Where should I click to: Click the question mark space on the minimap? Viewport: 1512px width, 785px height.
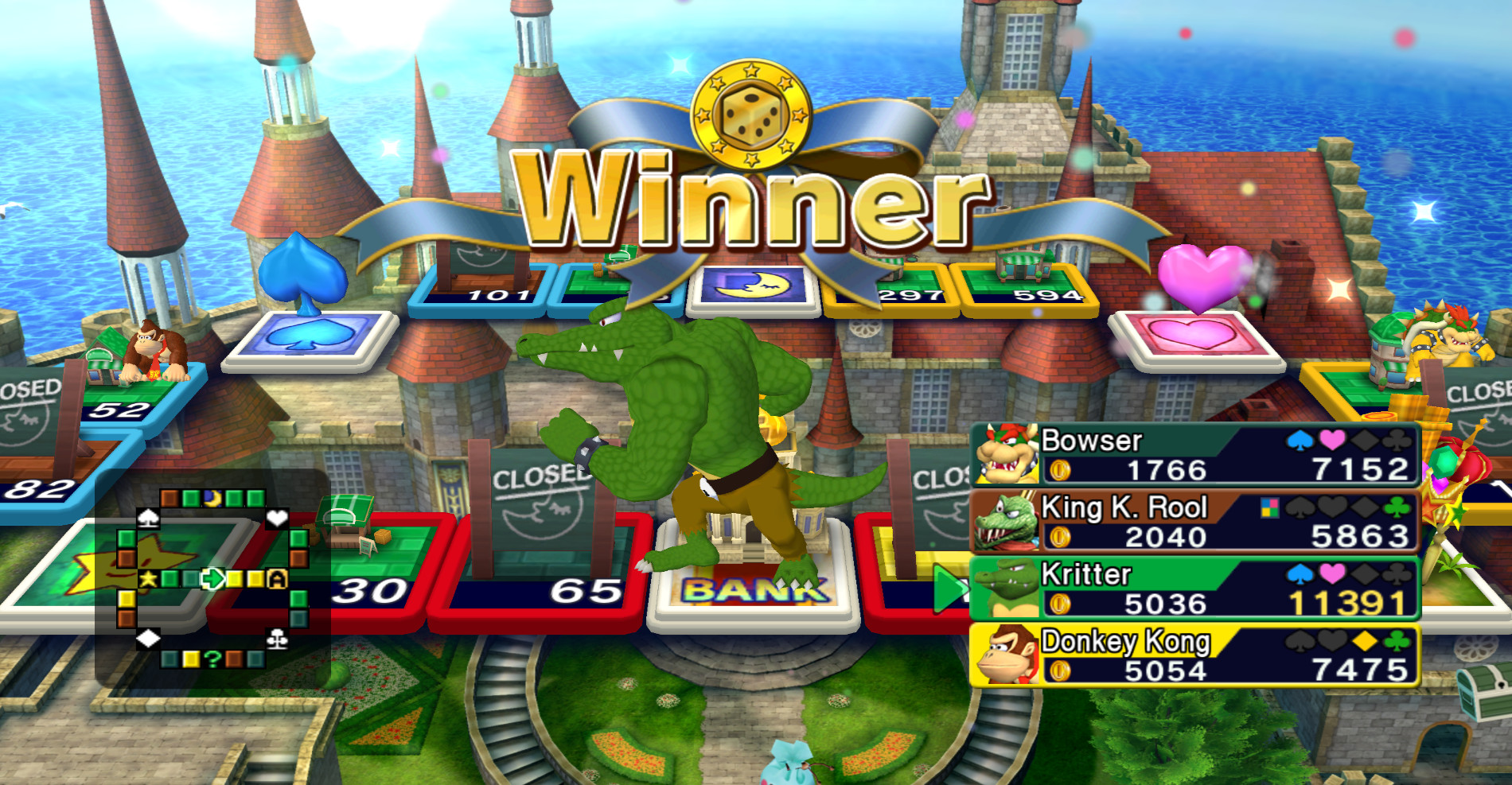click(x=212, y=659)
